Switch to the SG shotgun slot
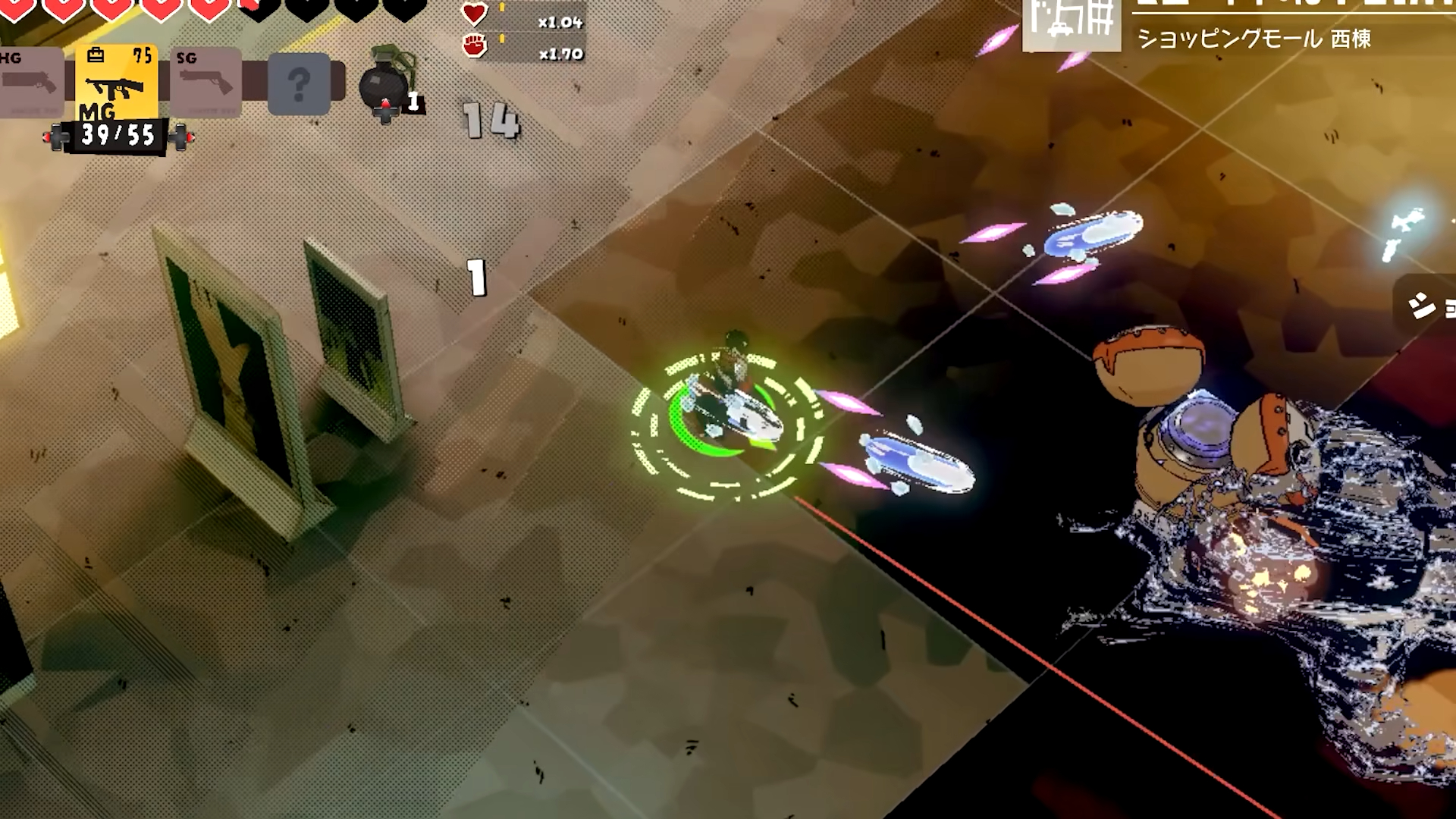This screenshot has height=819, width=1456. point(206,82)
